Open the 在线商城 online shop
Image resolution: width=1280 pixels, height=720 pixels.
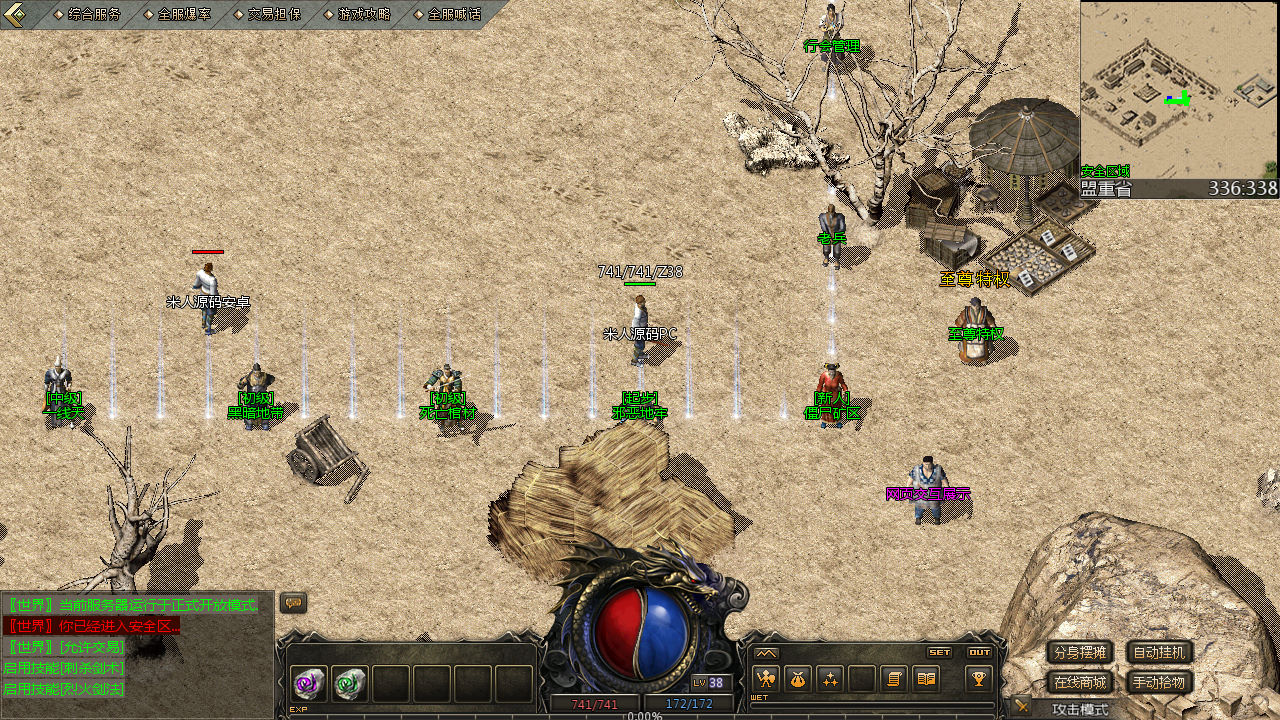click(1080, 683)
